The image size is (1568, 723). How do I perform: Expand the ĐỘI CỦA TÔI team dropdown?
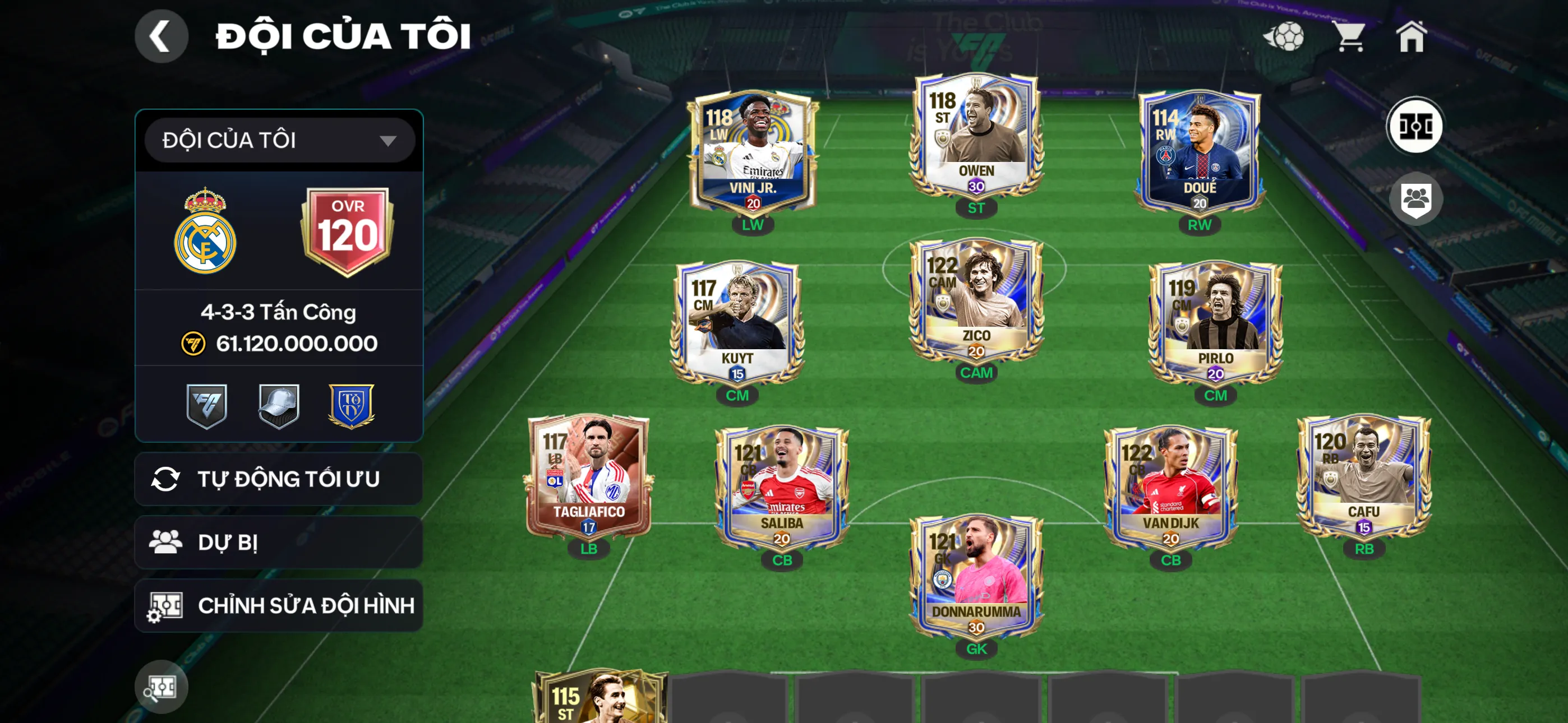[279, 140]
